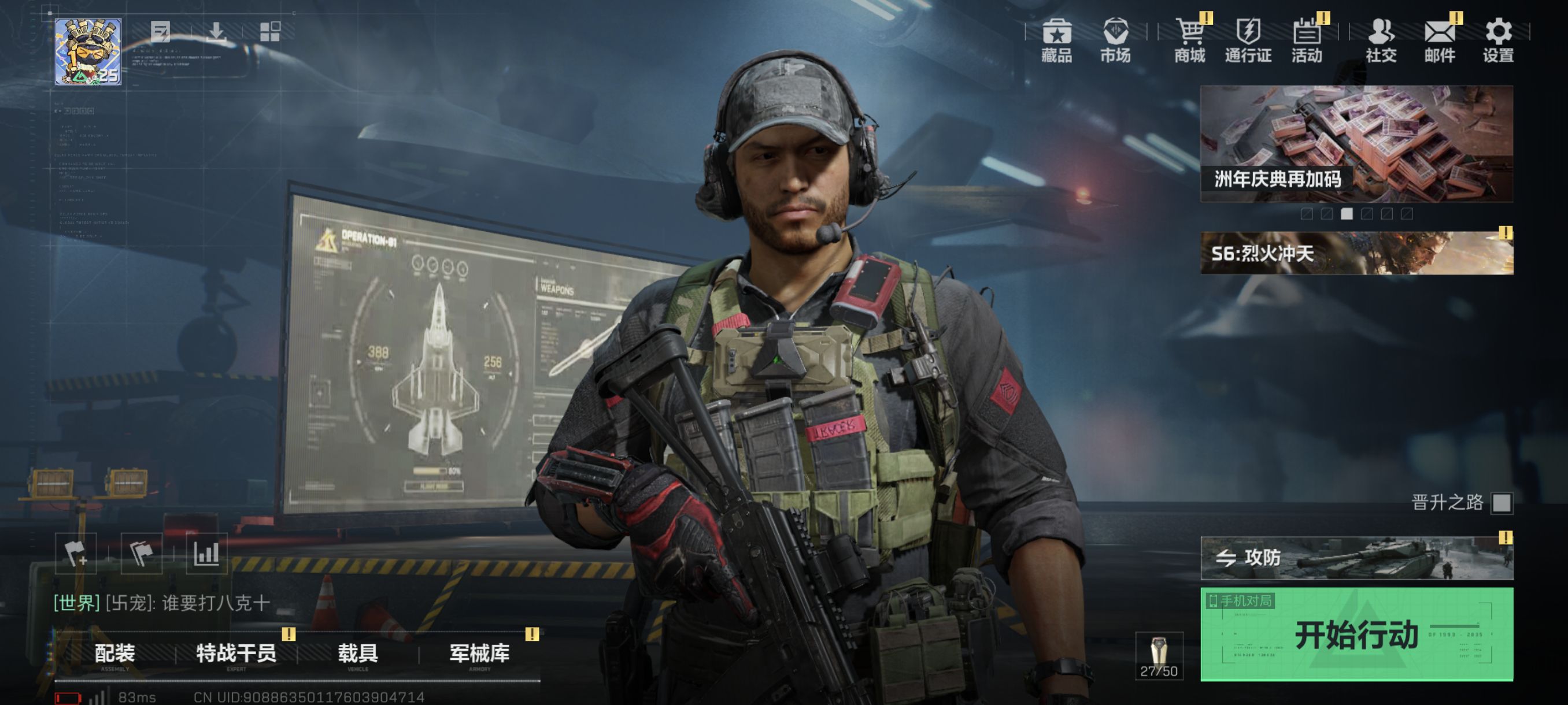Click the bar chart statistics icon

(x=206, y=554)
